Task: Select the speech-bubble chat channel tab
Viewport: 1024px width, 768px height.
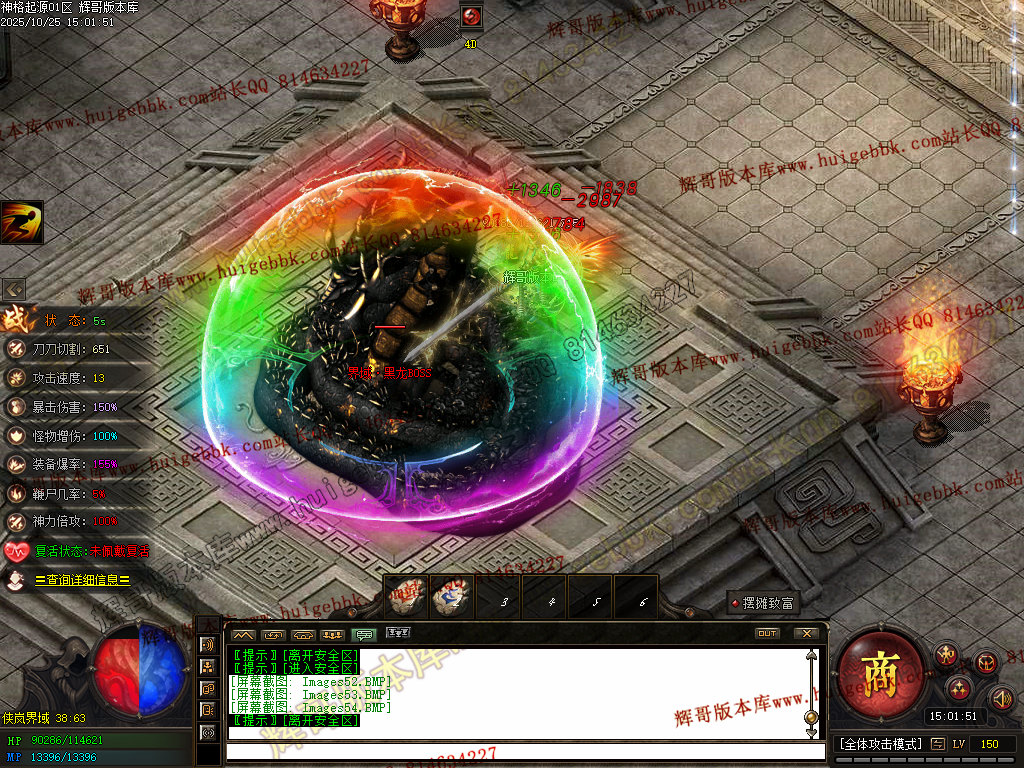Action: pos(366,635)
